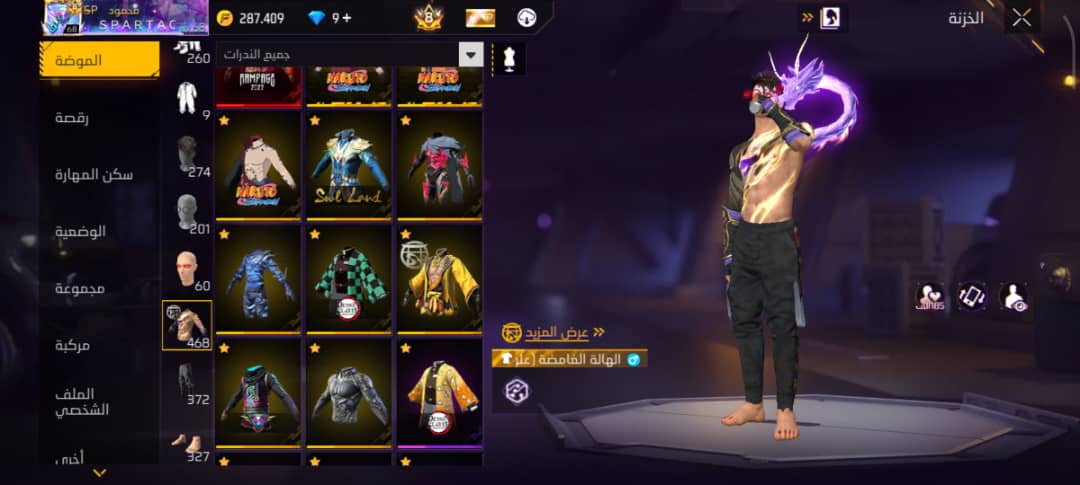Select the bald head mask category showing 60
This screenshot has width=1080, height=485.
(187, 270)
